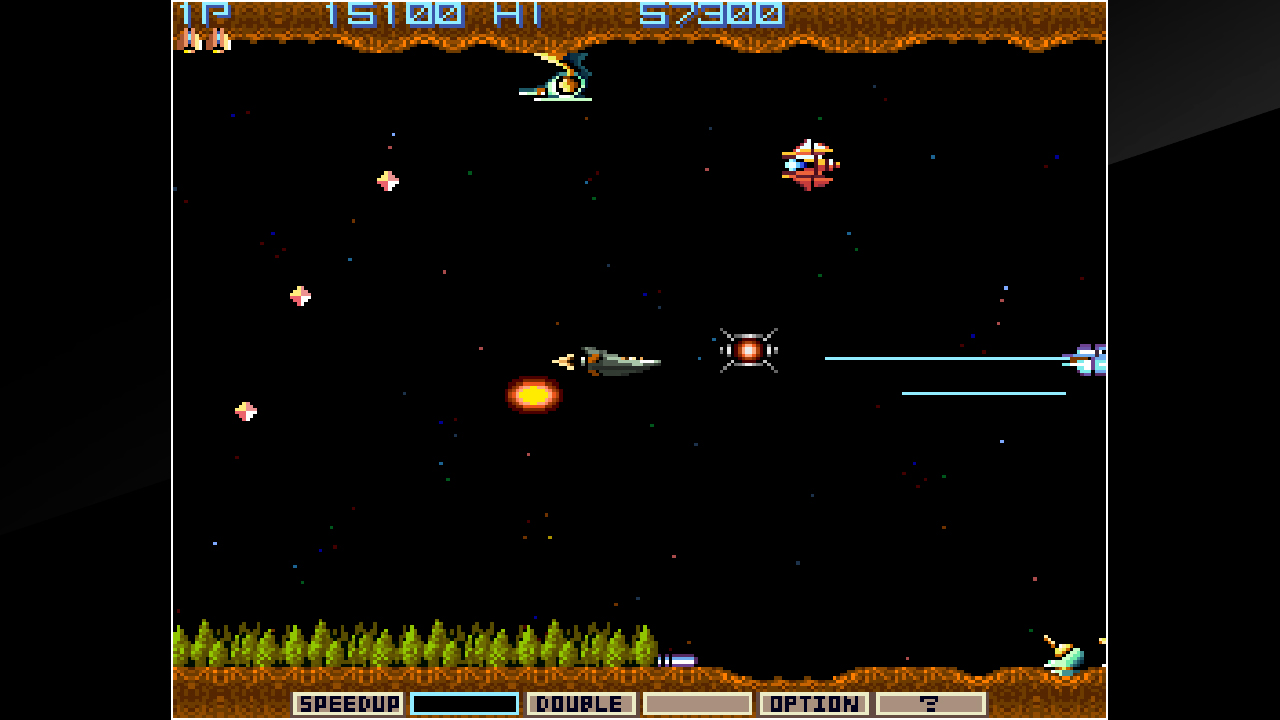Screen dimensions: 1280x720
Task: Click the current score reading 15100
Action: coord(395,14)
